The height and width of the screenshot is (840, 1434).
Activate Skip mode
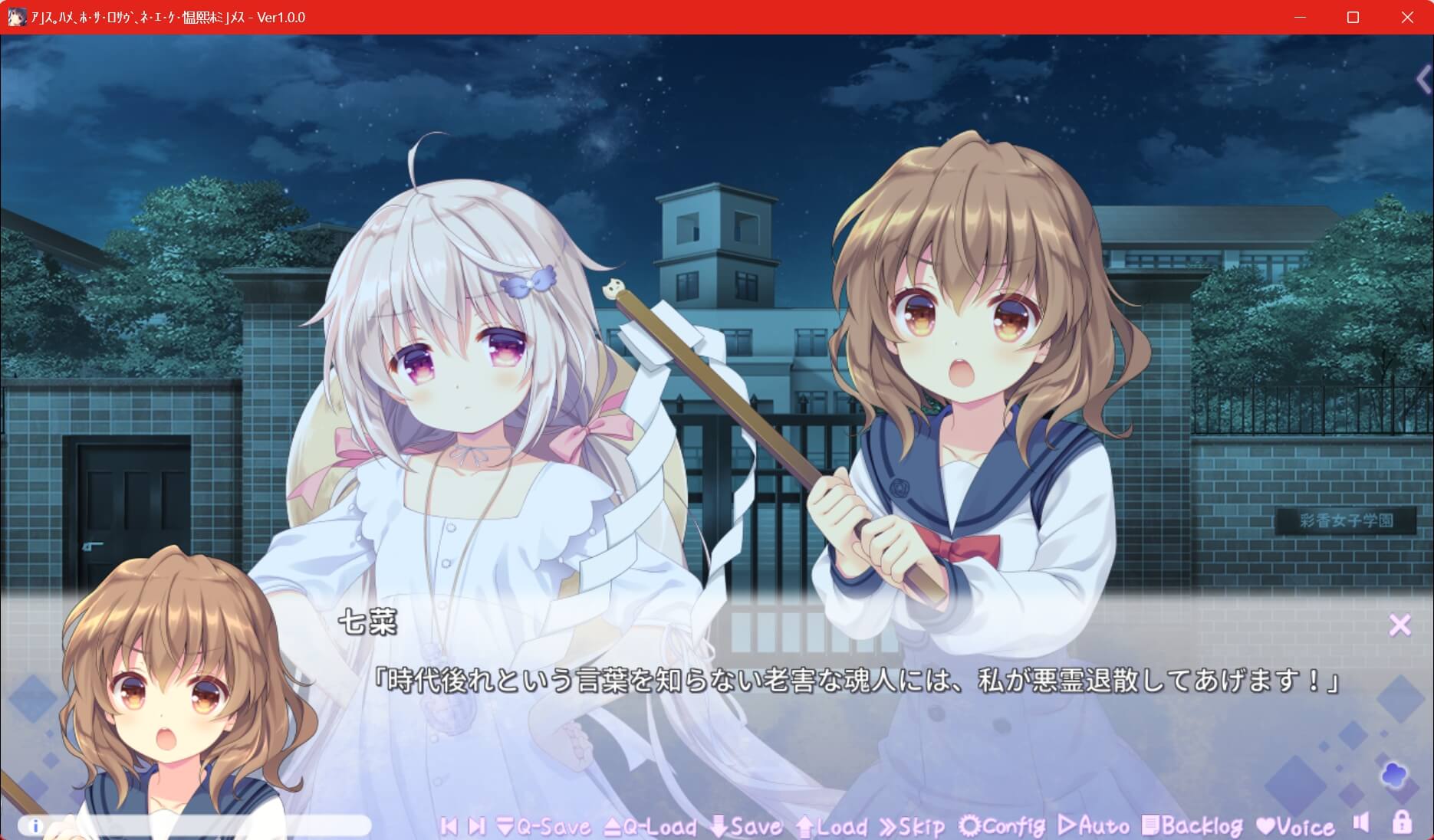pyautogui.click(x=913, y=827)
